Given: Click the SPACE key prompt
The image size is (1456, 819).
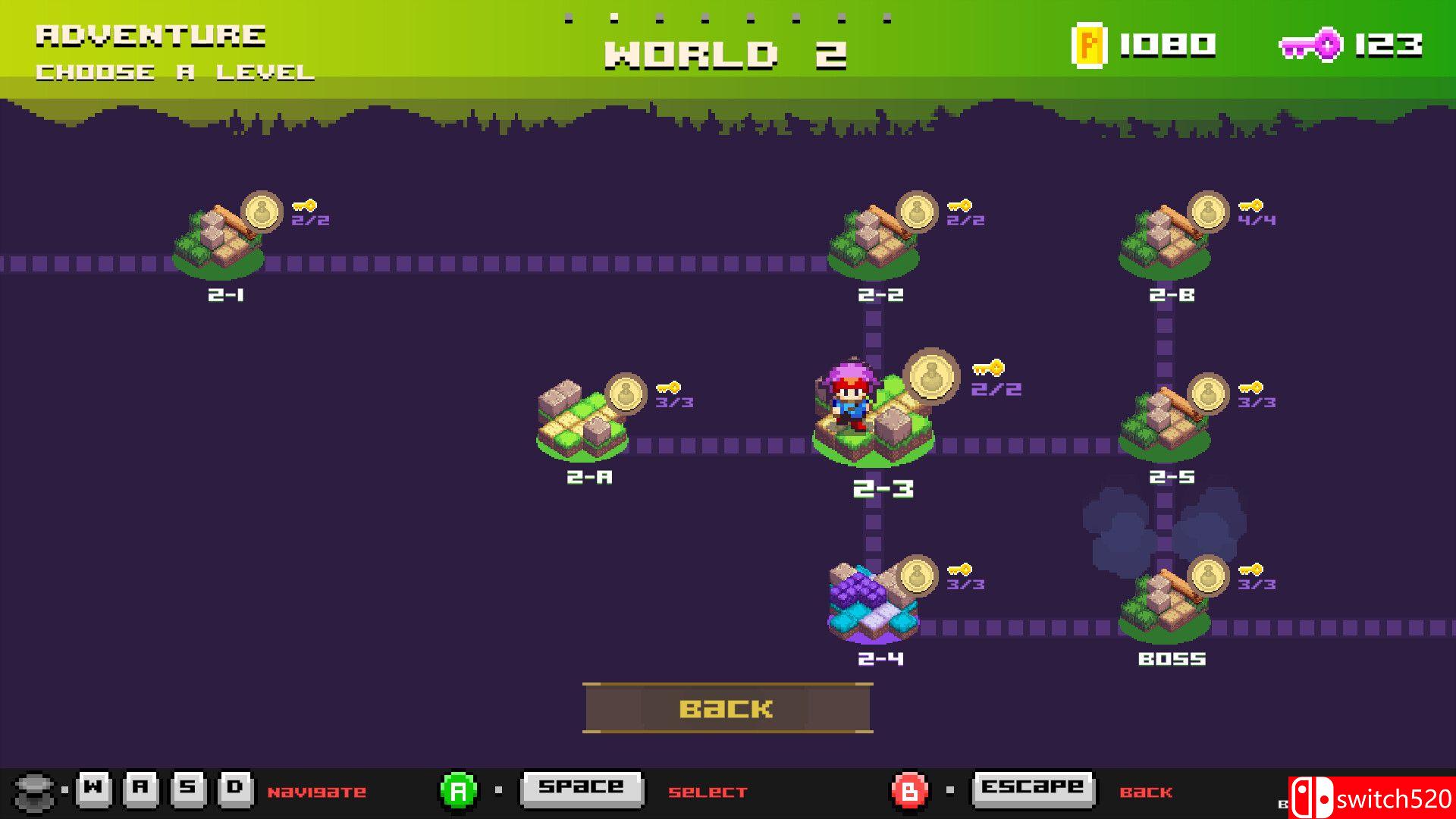Looking at the screenshot, I should [582, 789].
